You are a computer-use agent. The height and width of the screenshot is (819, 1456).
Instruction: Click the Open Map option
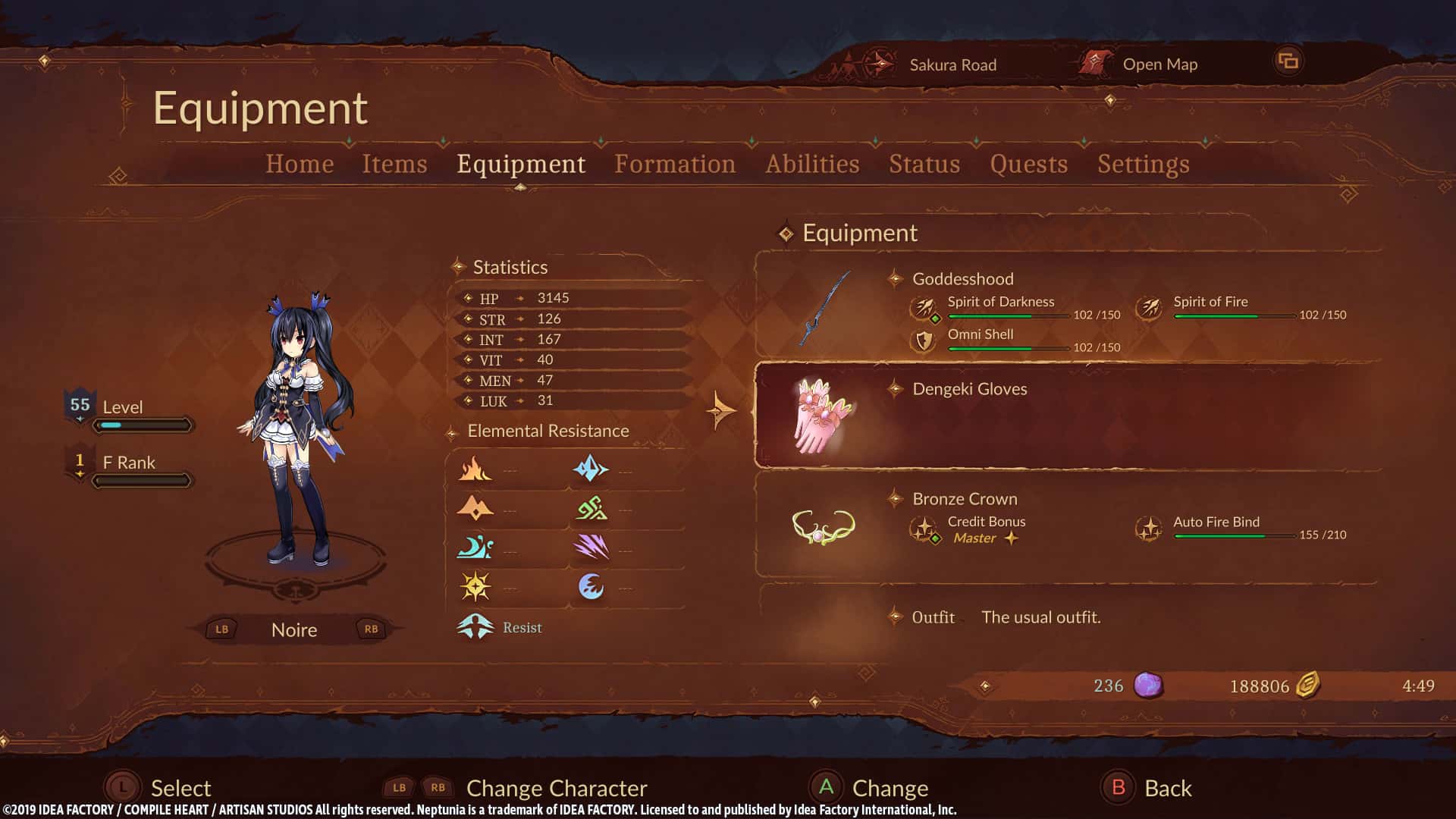coord(1159,64)
